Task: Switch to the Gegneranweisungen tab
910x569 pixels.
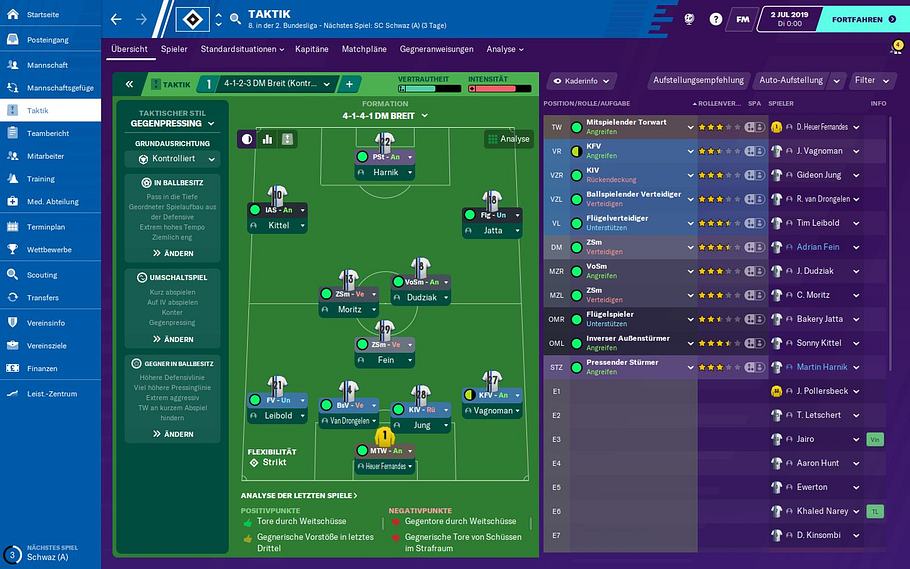Action: pyautogui.click(x=436, y=49)
